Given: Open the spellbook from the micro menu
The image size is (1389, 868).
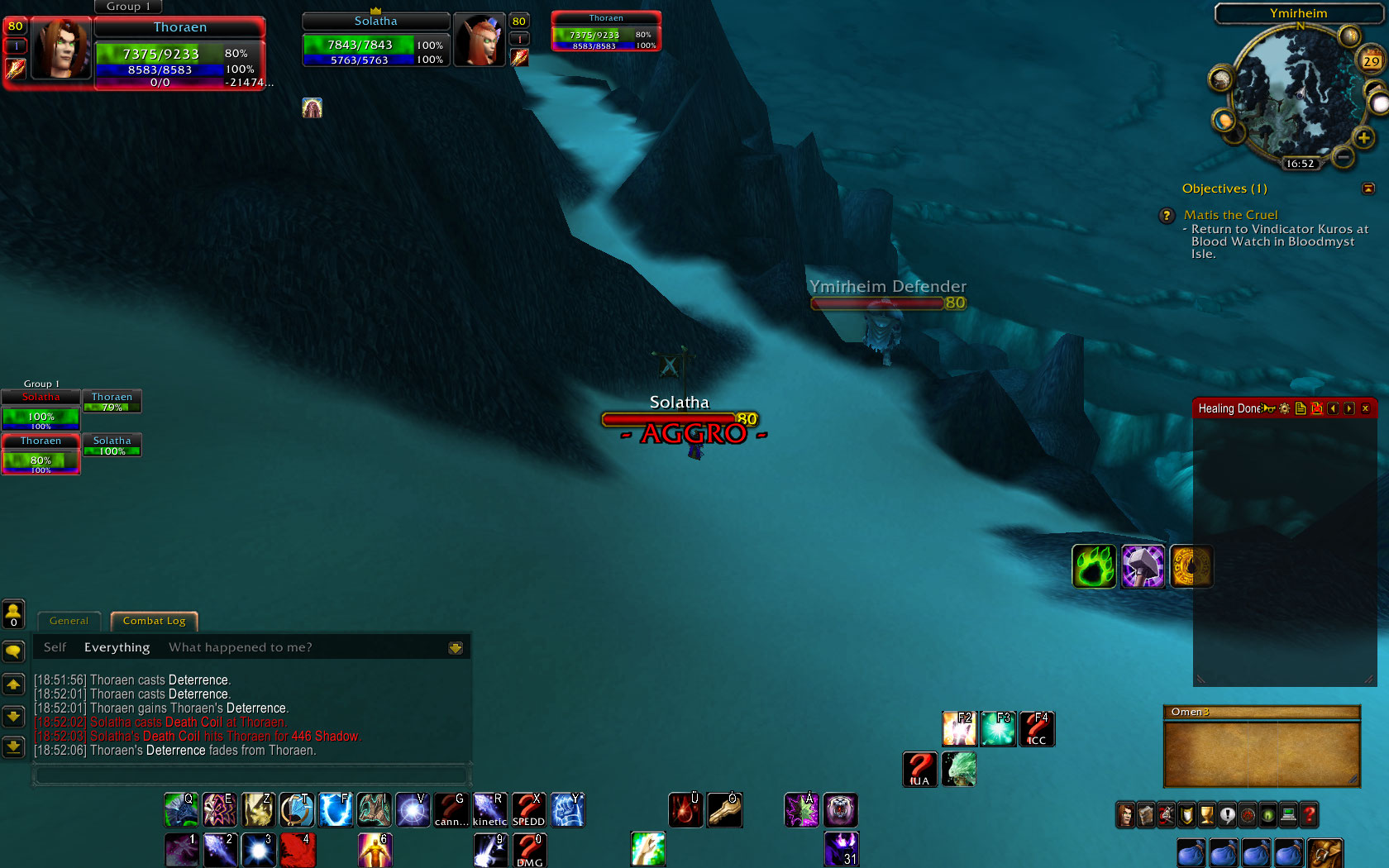Looking at the screenshot, I should pyautogui.click(x=1145, y=815).
